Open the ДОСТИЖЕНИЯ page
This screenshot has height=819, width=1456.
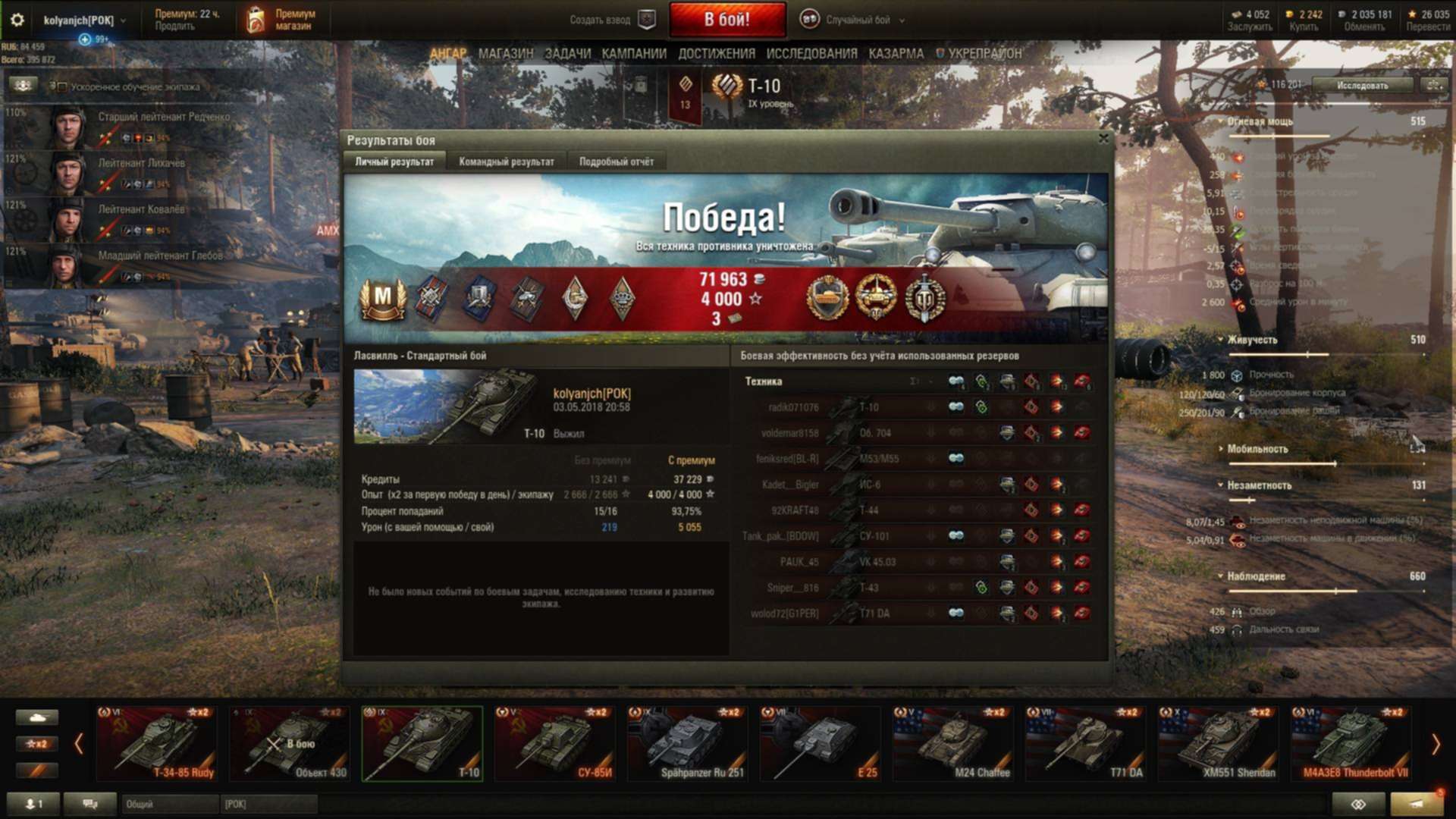tap(716, 54)
